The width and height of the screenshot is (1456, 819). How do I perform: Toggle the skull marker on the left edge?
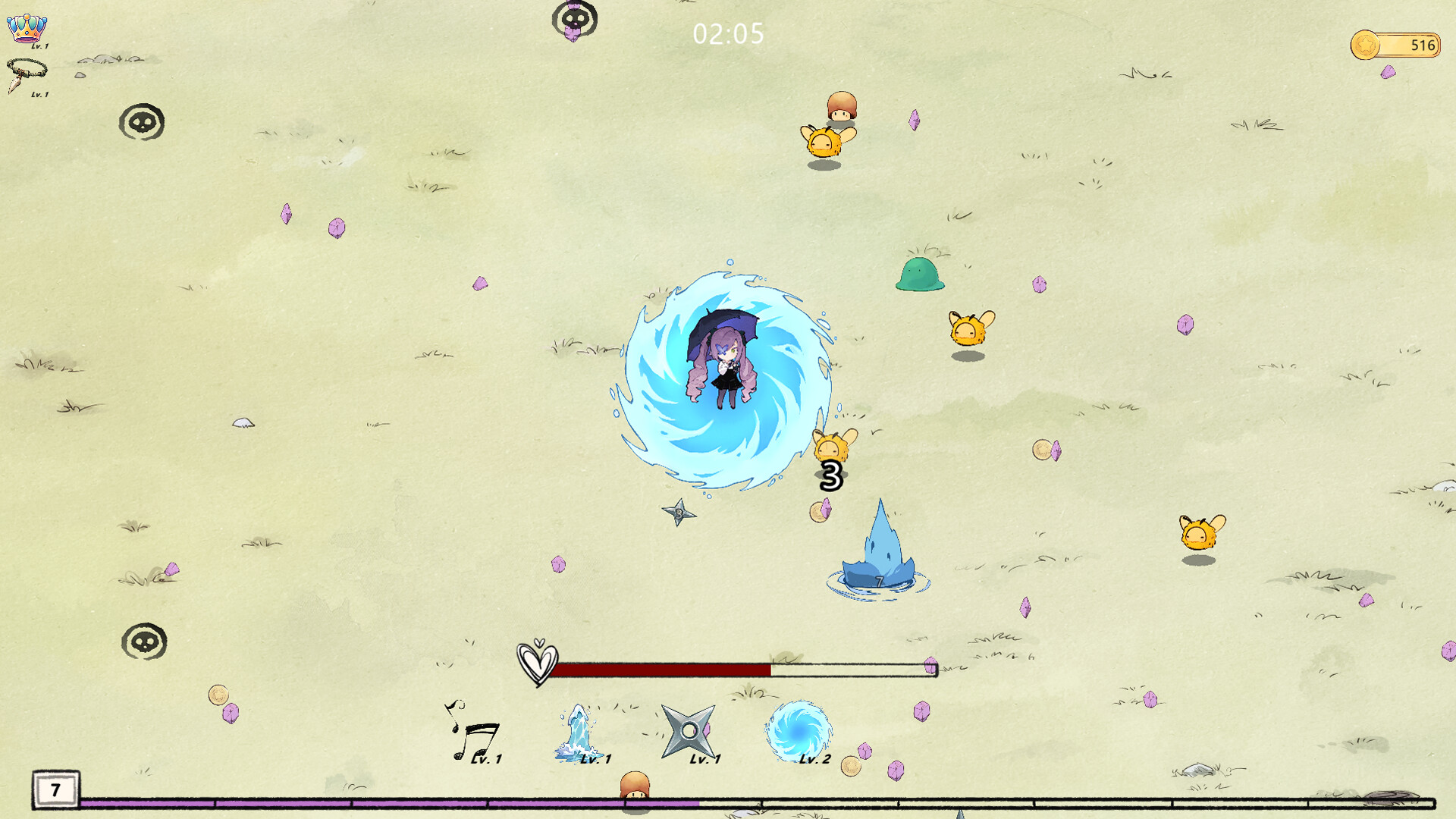pos(144,641)
